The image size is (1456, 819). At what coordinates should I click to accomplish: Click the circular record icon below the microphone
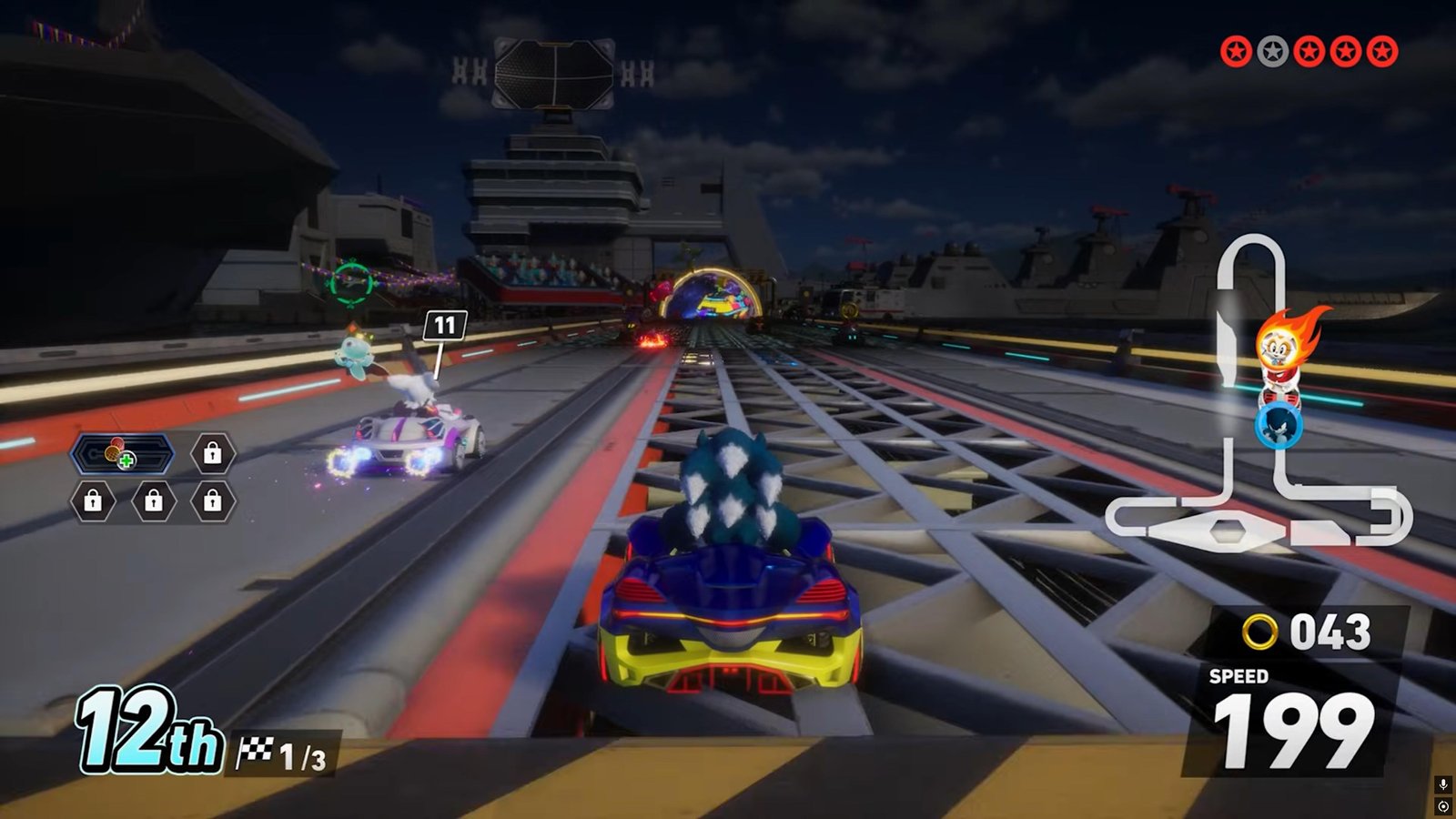pyautogui.click(x=1443, y=806)
